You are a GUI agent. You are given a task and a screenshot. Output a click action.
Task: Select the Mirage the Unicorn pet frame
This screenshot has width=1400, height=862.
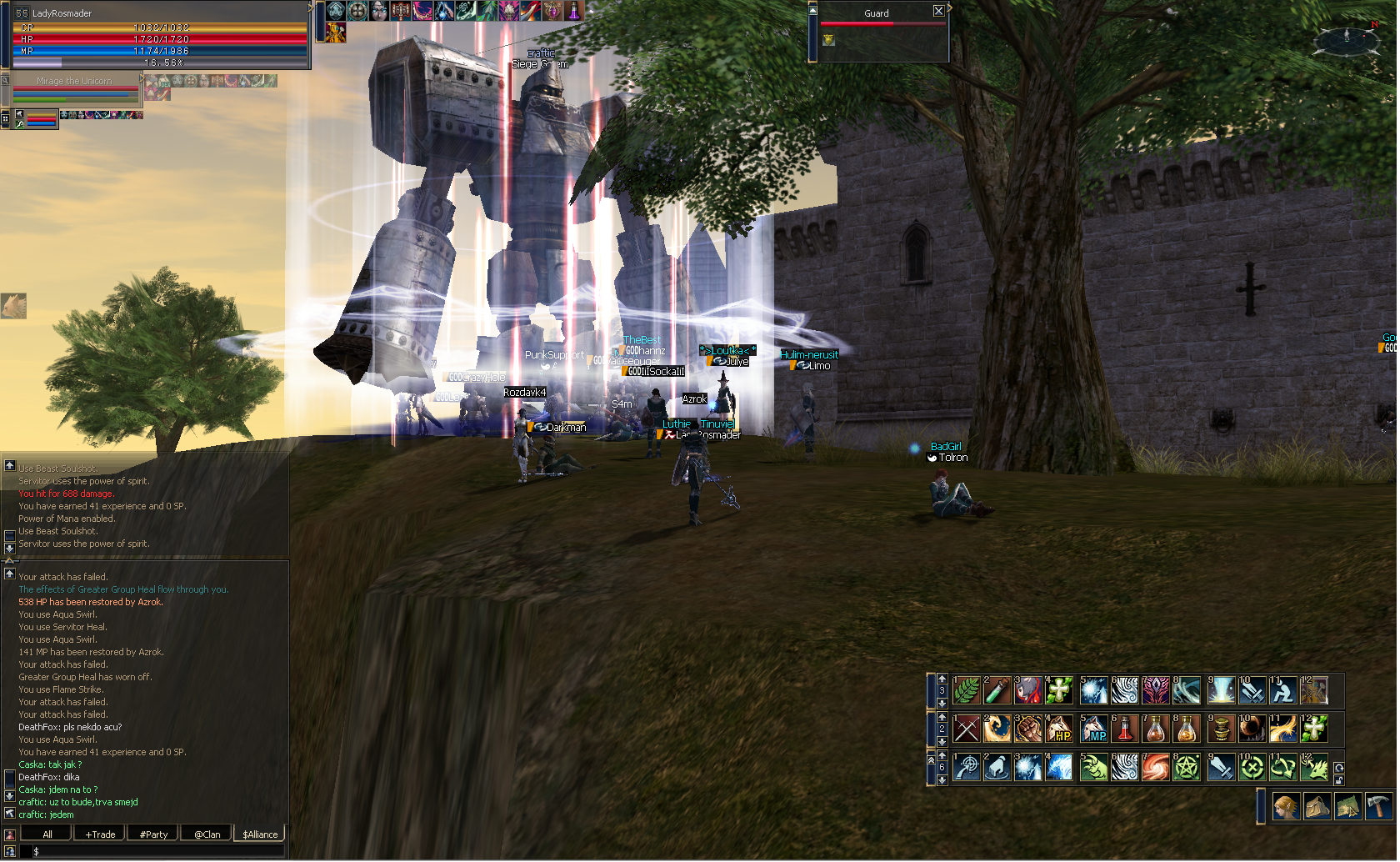point(73,88)
